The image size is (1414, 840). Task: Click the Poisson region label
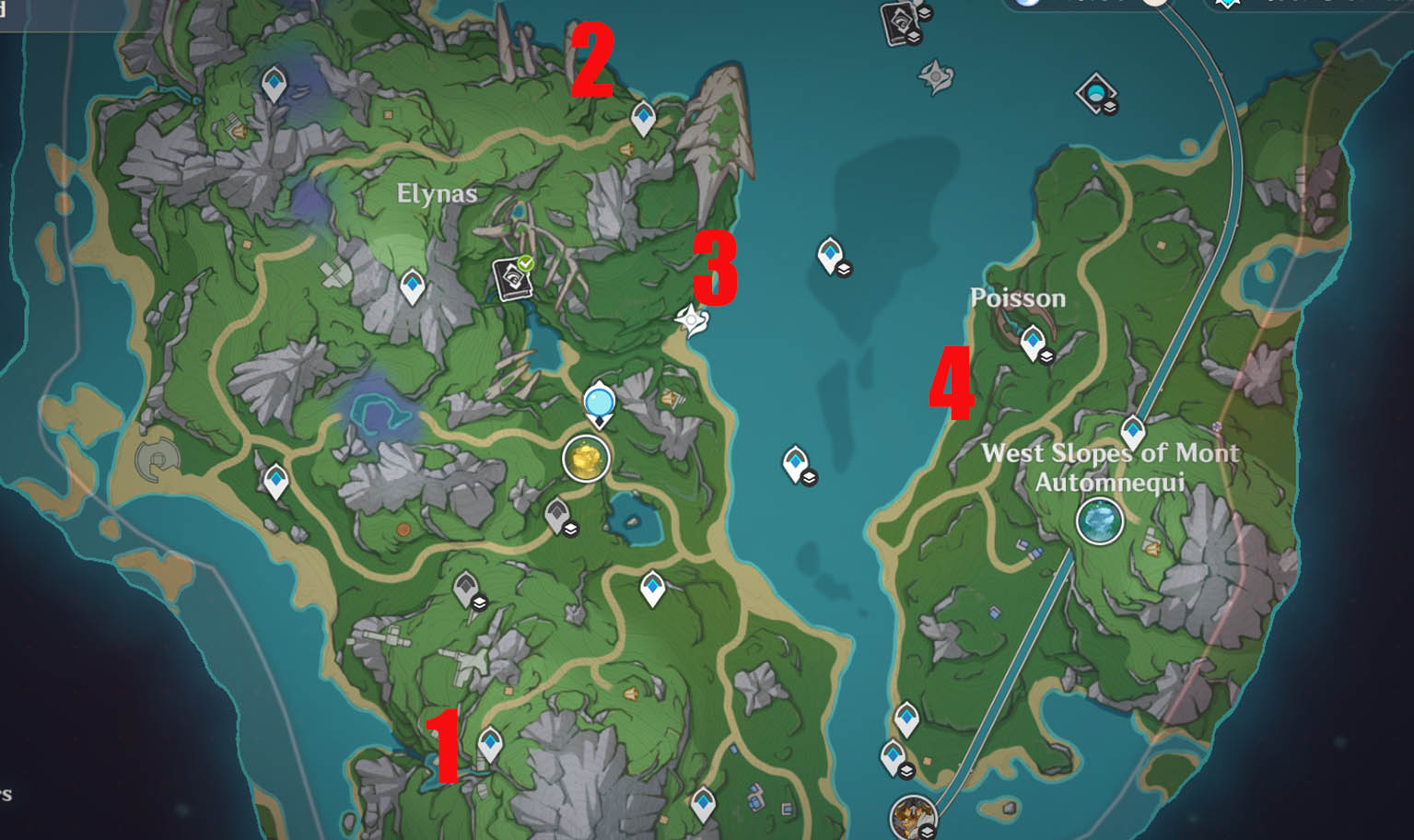click(x=1019, y=297)
